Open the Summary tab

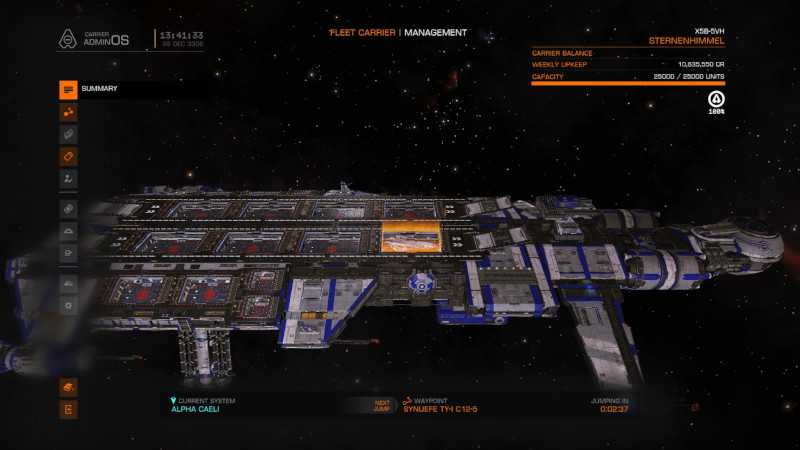coord(68,89)
